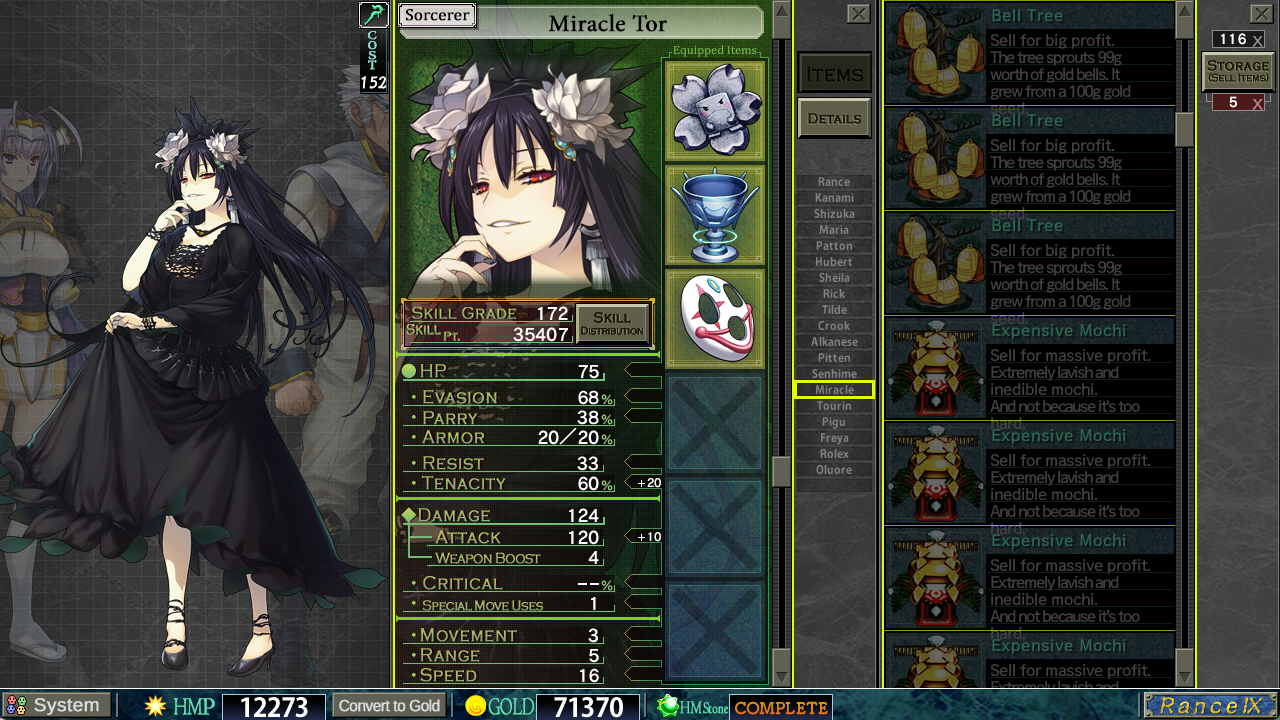Switch to the Items tab
Image resolution: width=1280 pixels, height=720 pixels.
[x=834, y=74]
